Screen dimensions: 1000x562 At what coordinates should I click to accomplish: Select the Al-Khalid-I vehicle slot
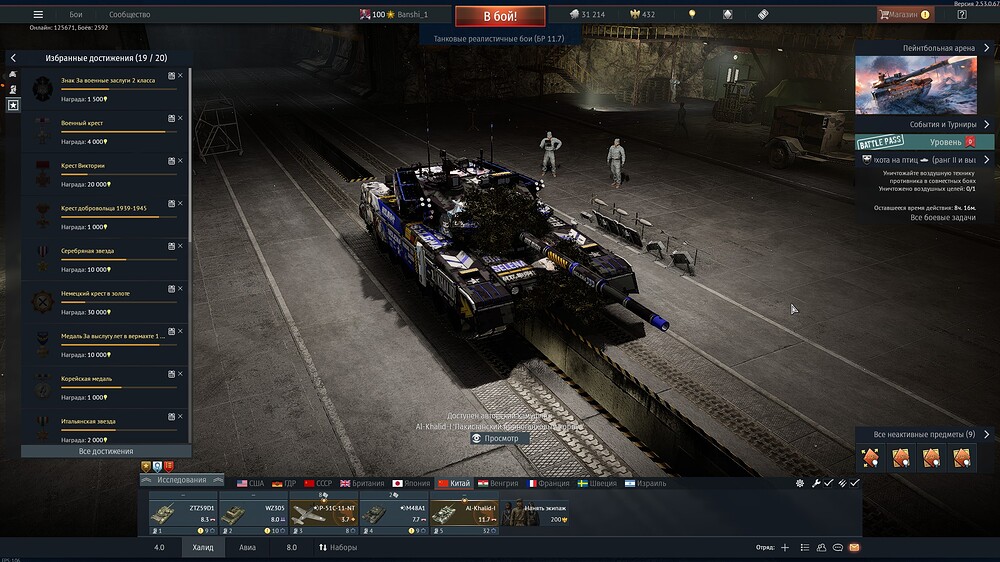[x=464, y=513]
